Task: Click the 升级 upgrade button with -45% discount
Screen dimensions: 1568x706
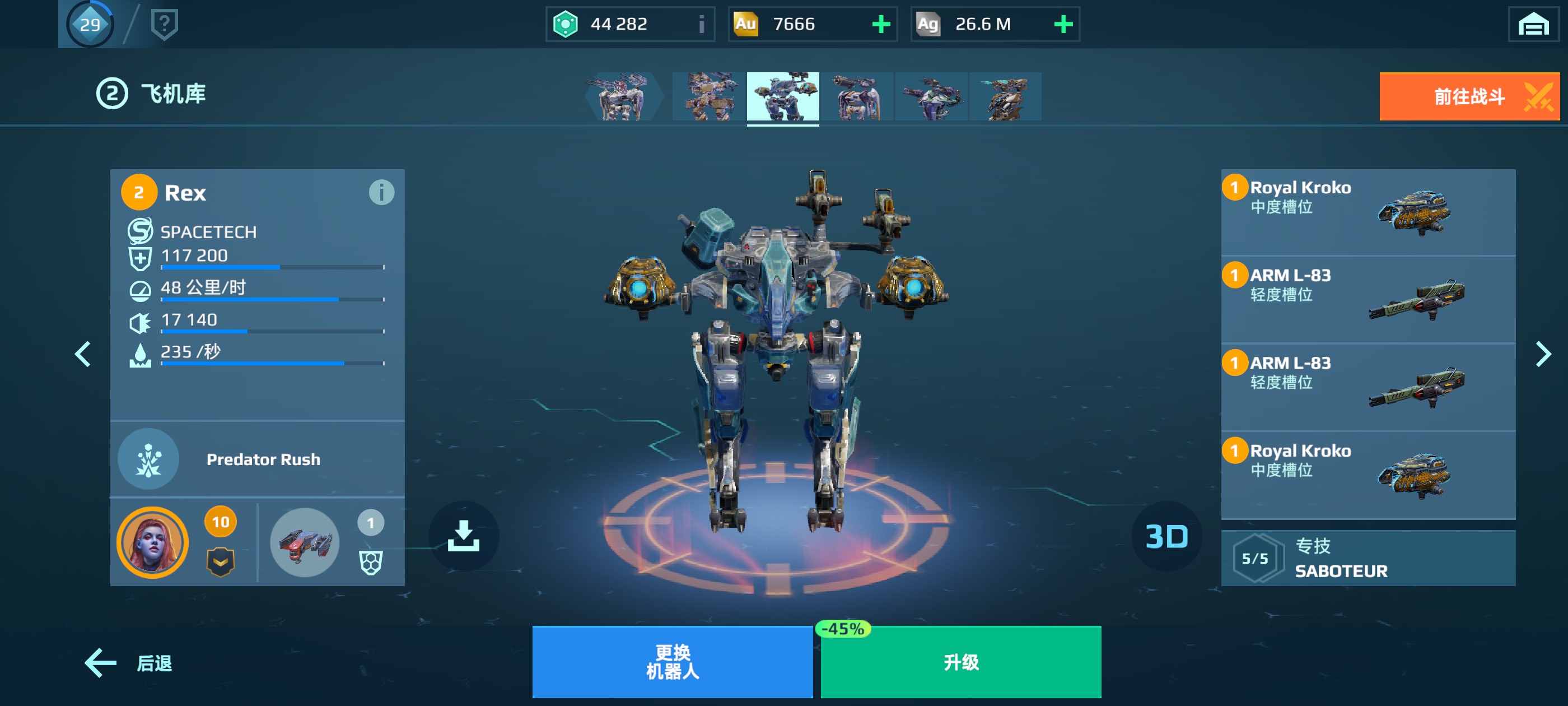Action: (x=960, y=664)
